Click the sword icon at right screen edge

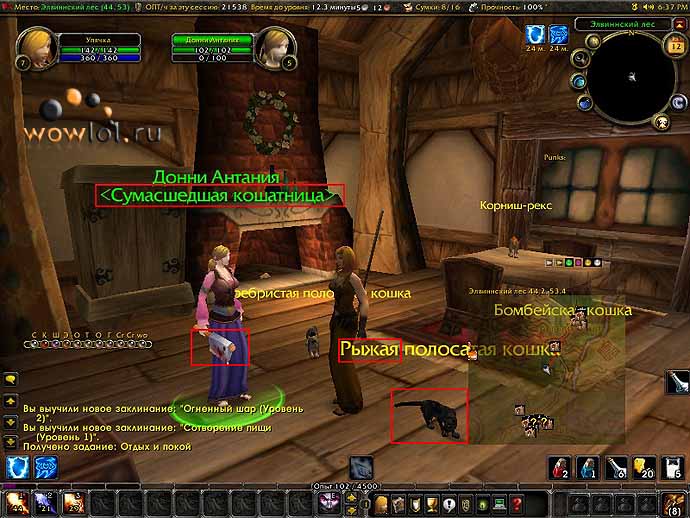coord(680,381)
